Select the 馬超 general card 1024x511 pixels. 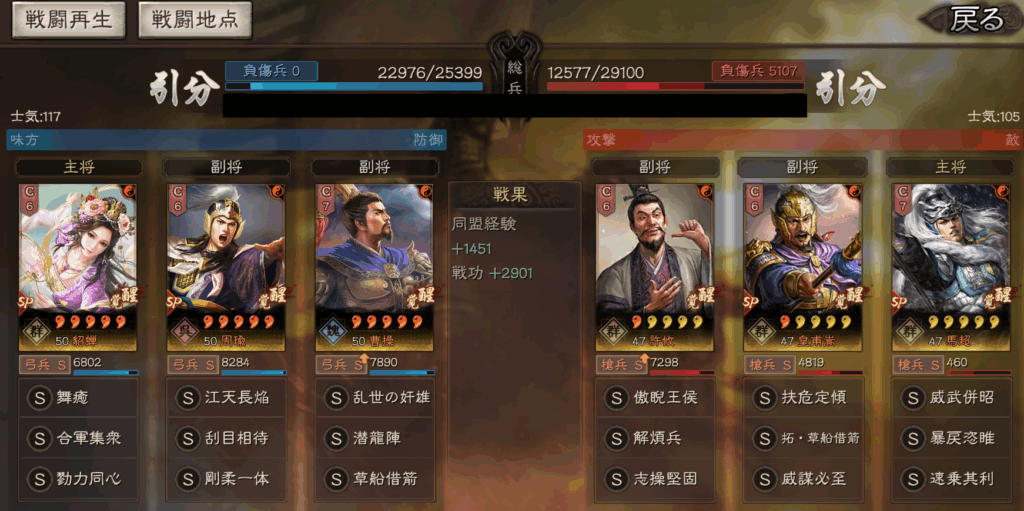pos(951,266)
